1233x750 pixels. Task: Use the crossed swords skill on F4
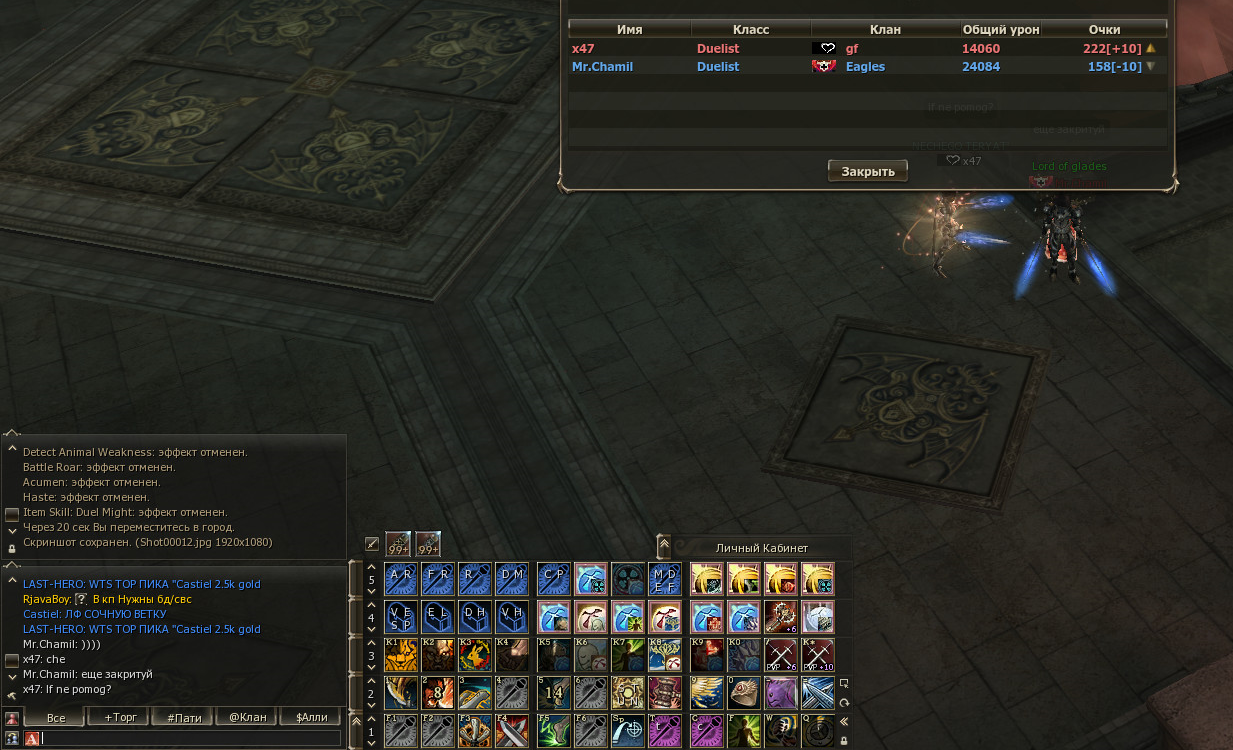(513, 730)
